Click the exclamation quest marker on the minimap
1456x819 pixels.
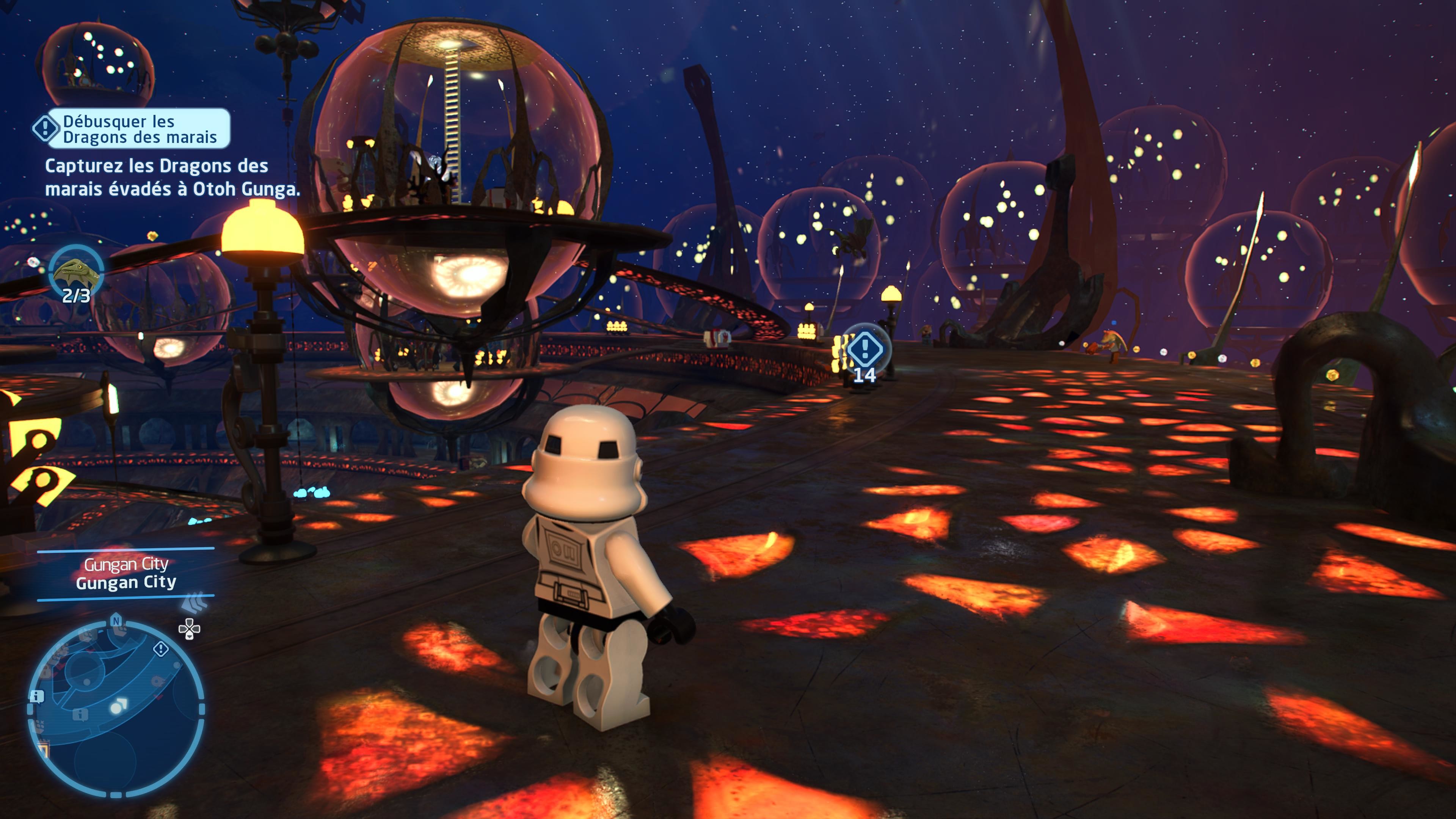[161, 649]
